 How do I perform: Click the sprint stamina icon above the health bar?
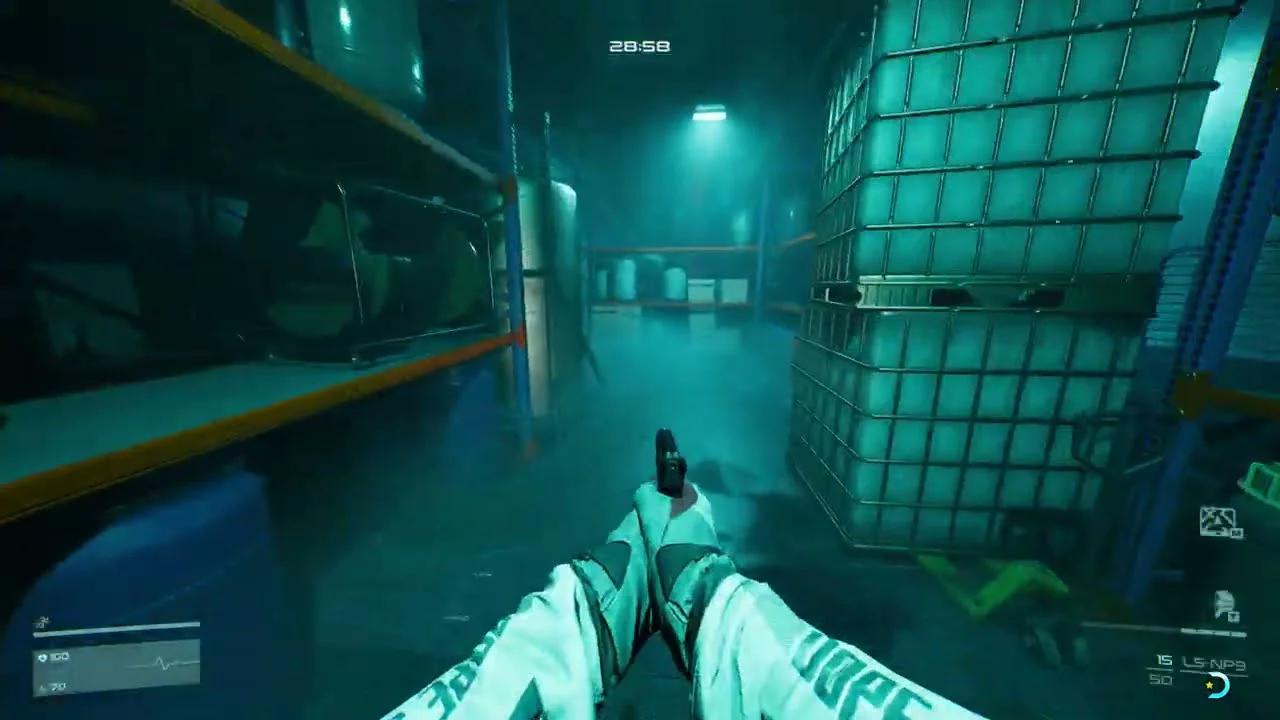[42, 619]
